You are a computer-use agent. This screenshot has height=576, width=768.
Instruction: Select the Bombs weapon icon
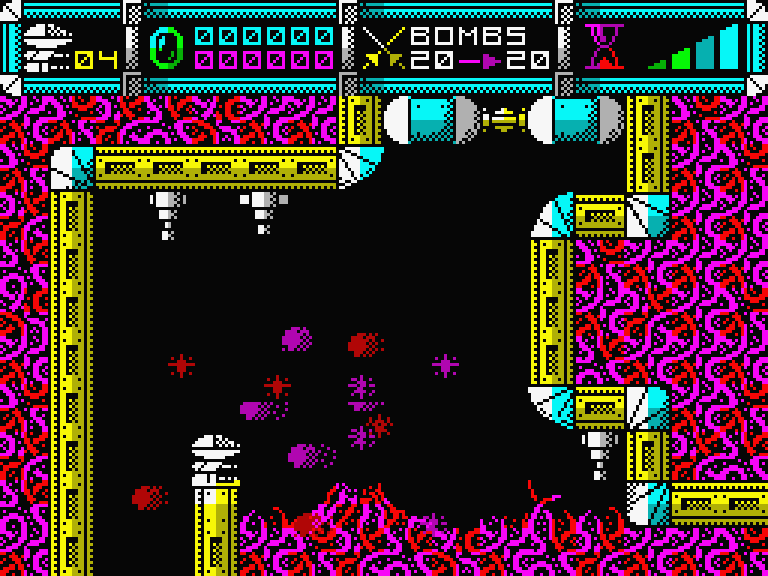(x=383, y=47)
